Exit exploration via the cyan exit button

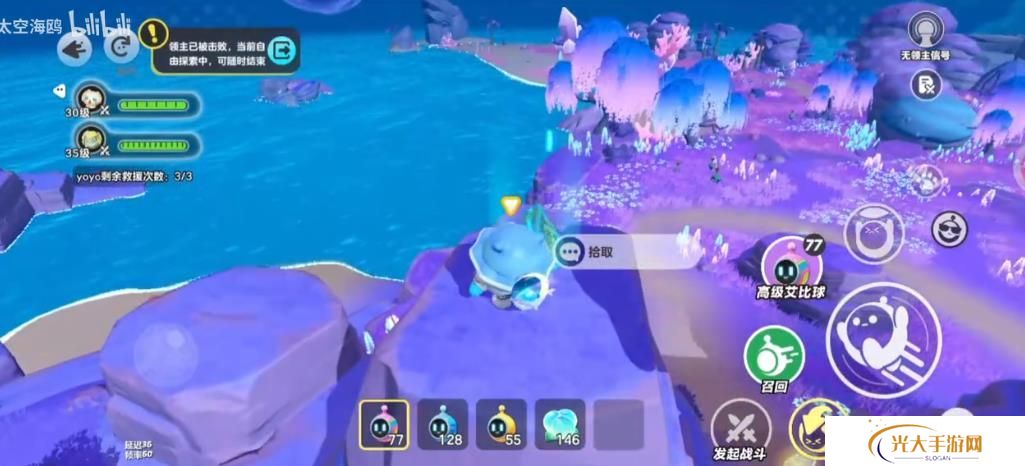click(x=283, y=49)
